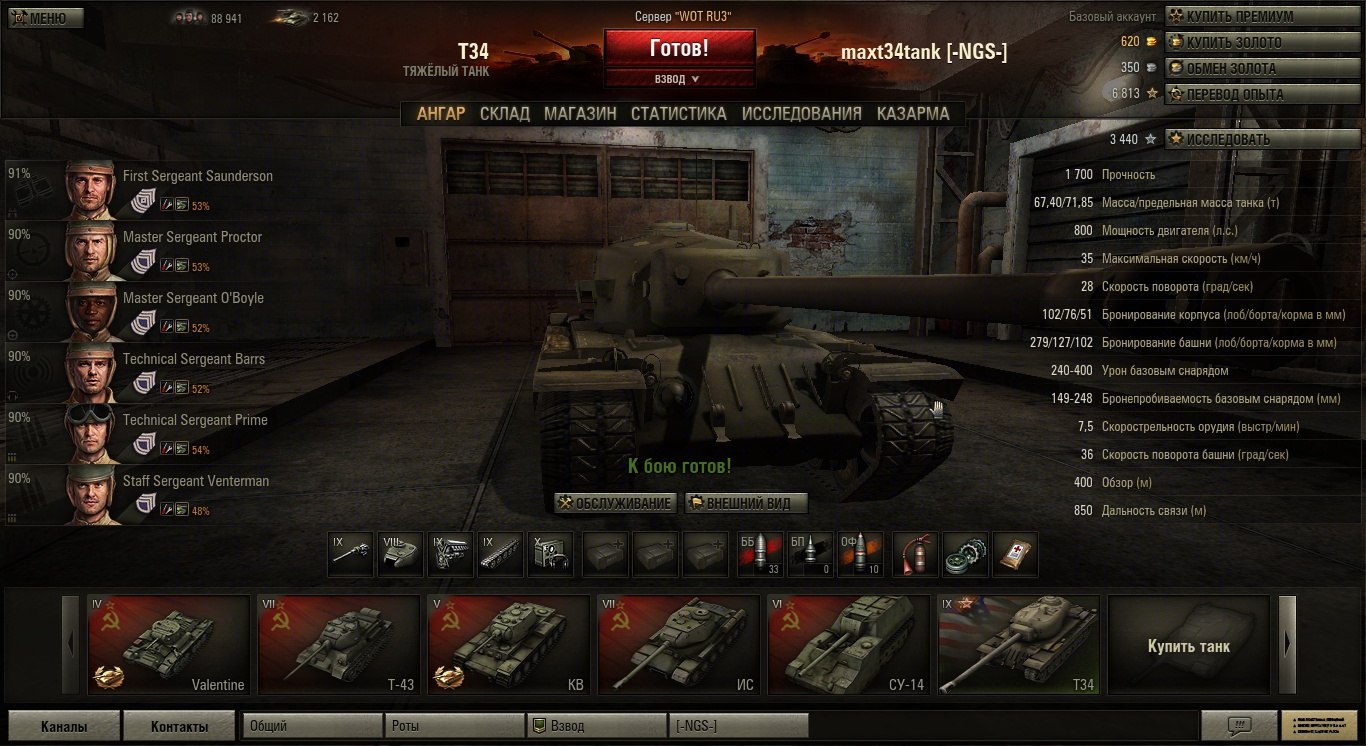Image resolution: width=1366 pixels, height=746 pixels.
Task: Open the Казарма tab
Action: (x=913, y=113)
